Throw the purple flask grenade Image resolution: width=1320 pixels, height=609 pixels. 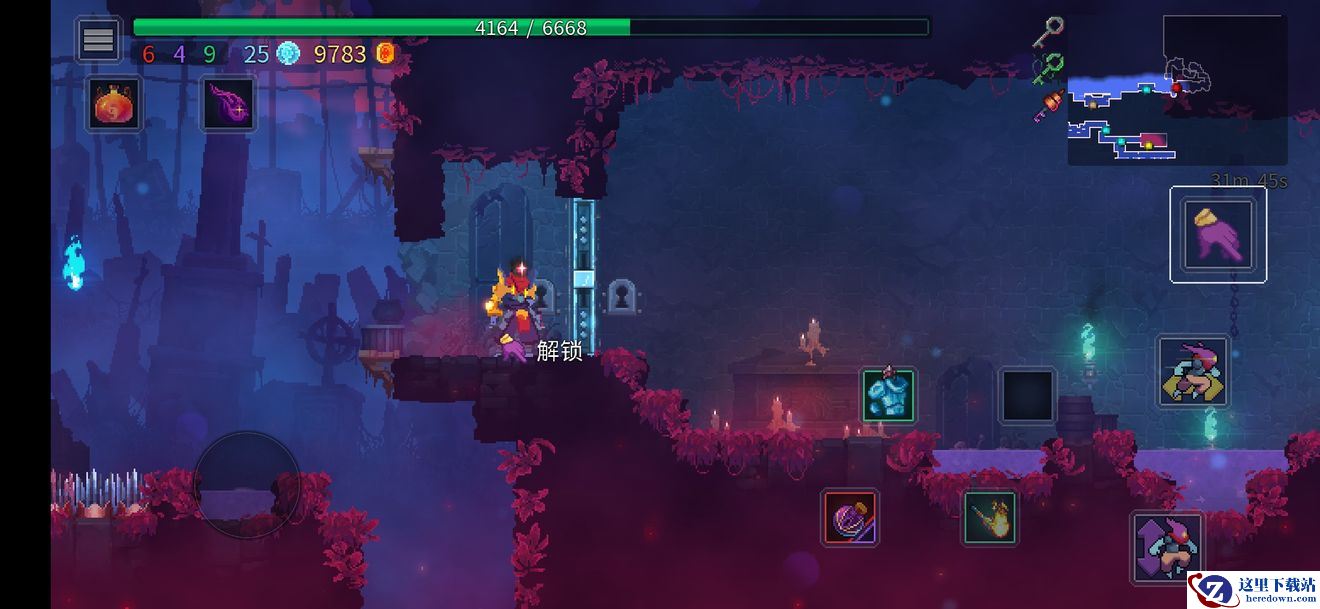(x=850, y=517)
